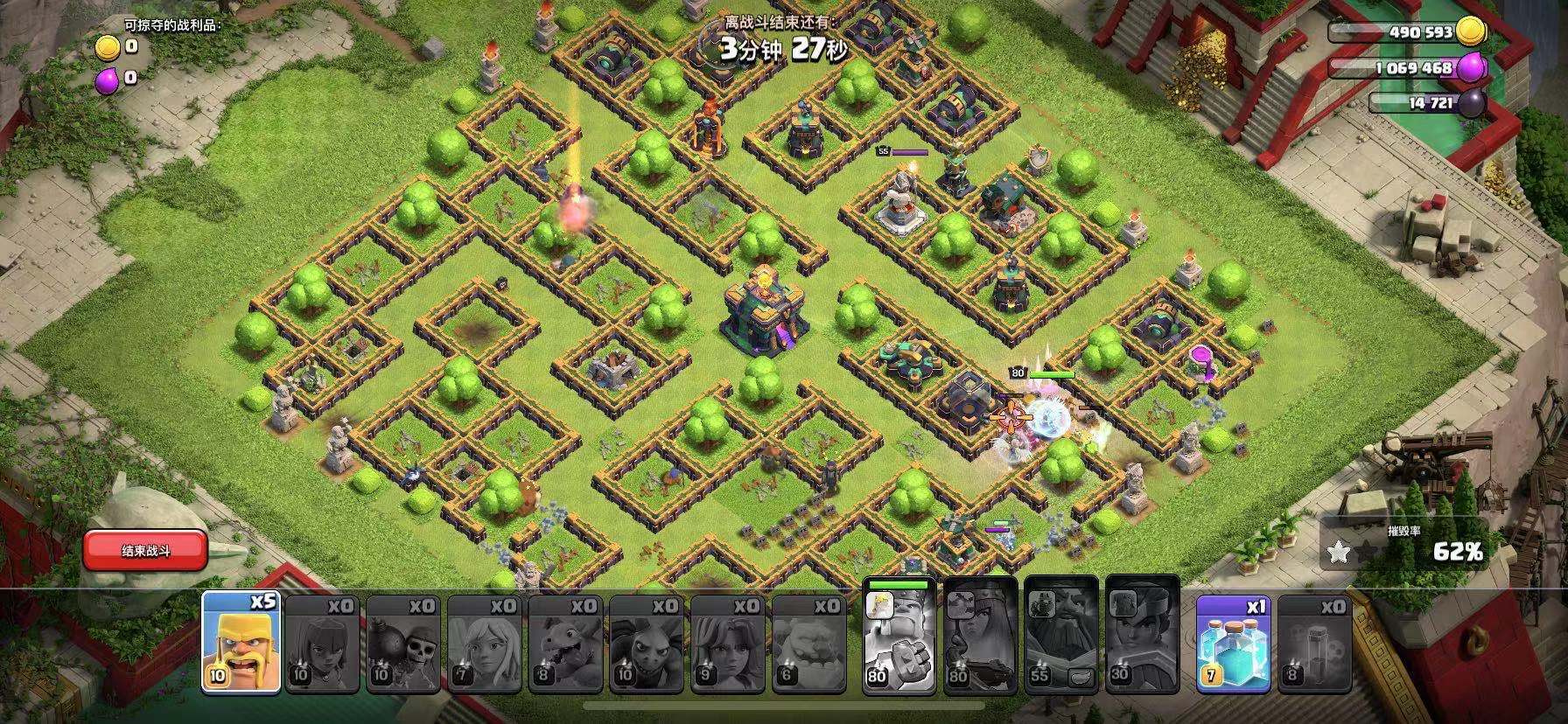Select the Archer Queen hero card
1568x724 pixels.
[x=980, y=638]
